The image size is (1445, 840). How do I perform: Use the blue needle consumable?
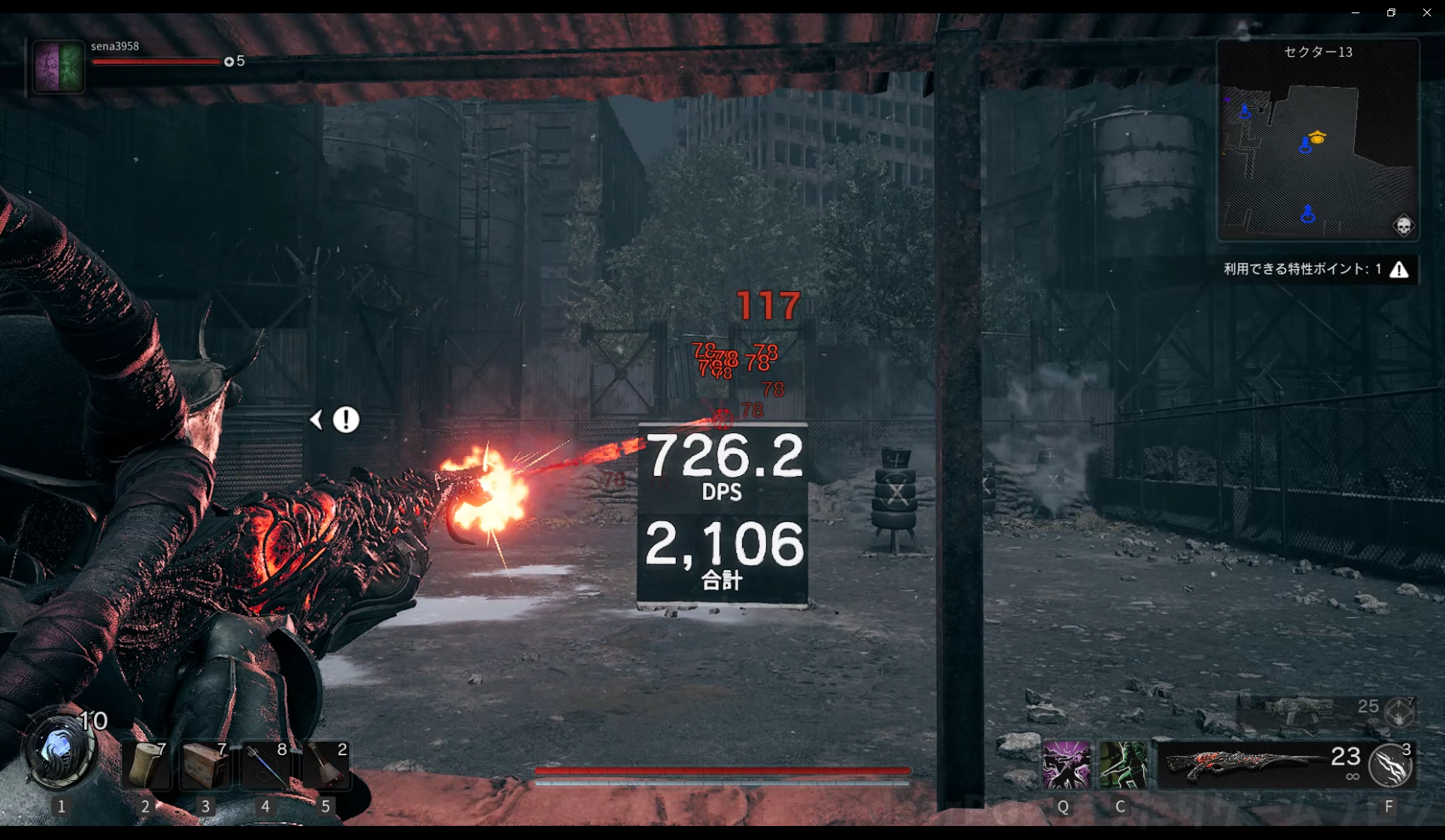(x=265, y=765)
